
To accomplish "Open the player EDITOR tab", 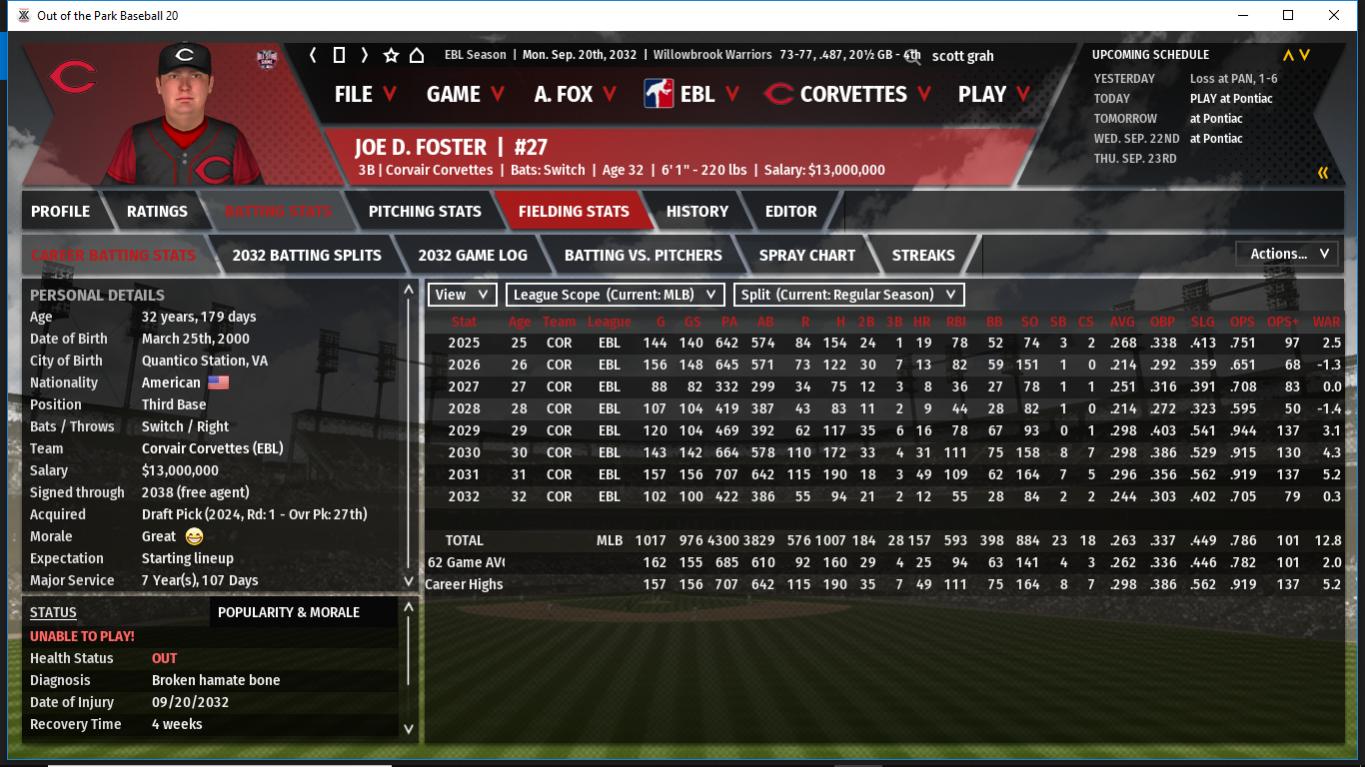I will point(791,211).
